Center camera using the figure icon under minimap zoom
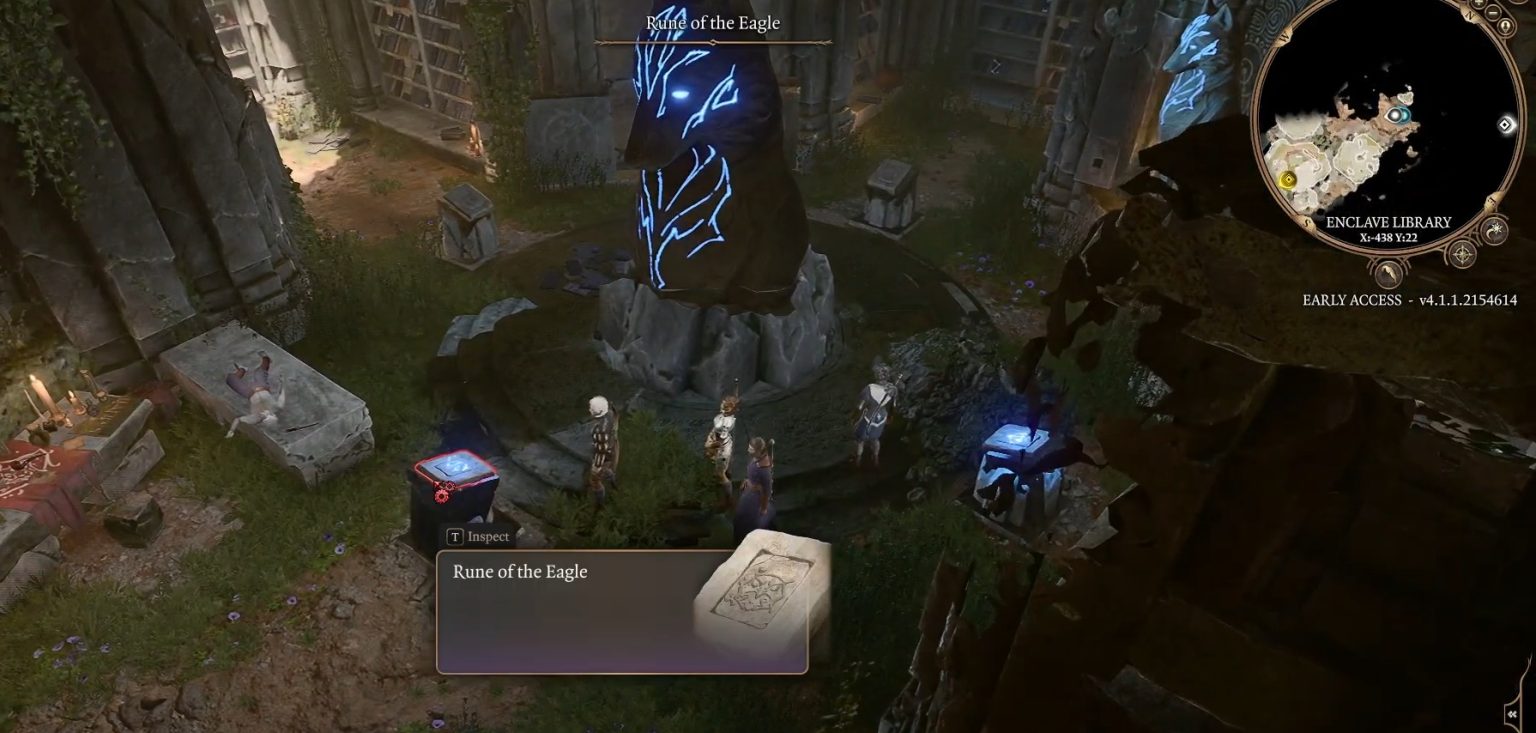 [1505, 25]
